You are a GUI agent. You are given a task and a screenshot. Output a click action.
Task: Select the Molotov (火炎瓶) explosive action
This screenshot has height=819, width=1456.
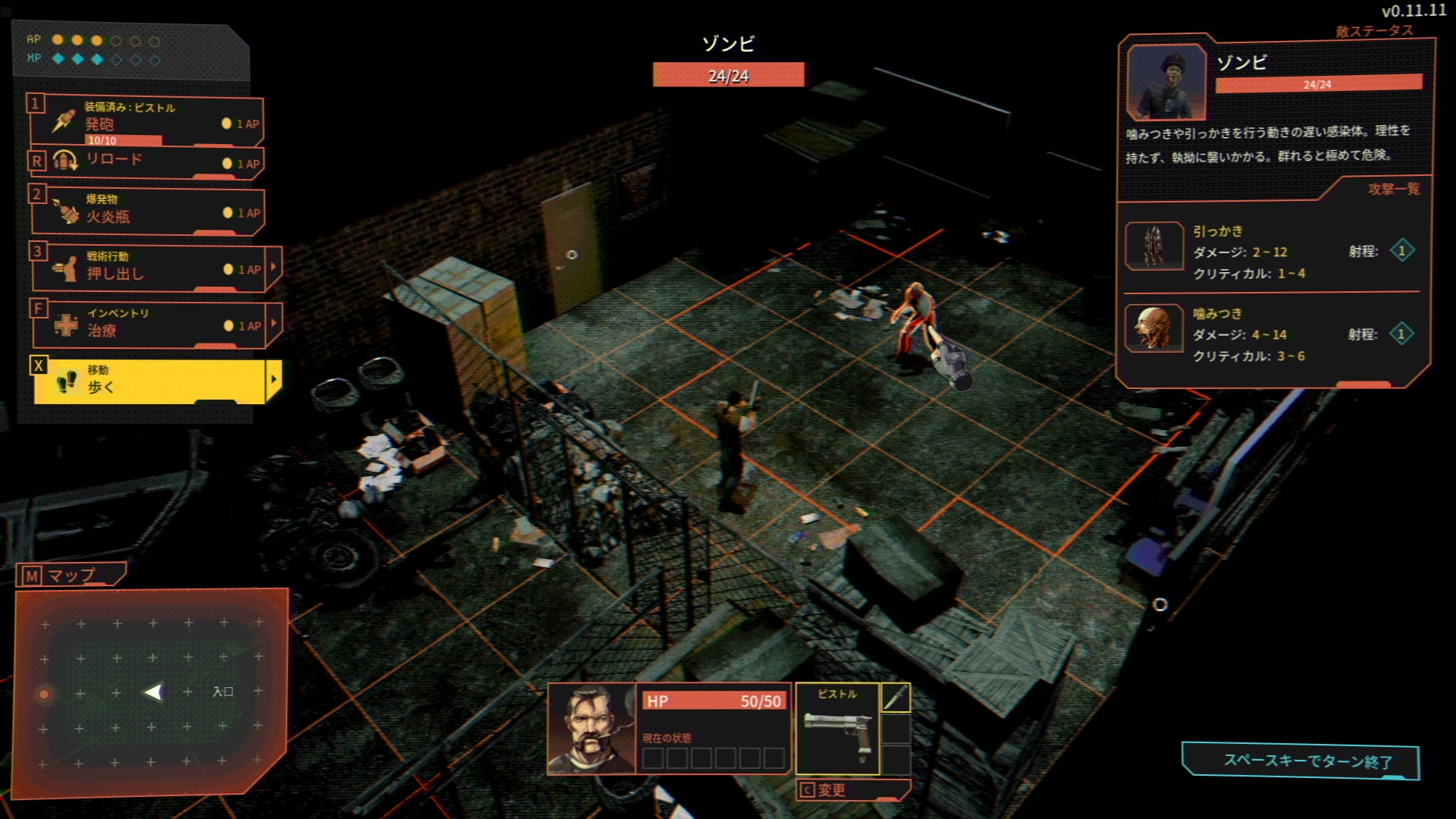(146, 210)
